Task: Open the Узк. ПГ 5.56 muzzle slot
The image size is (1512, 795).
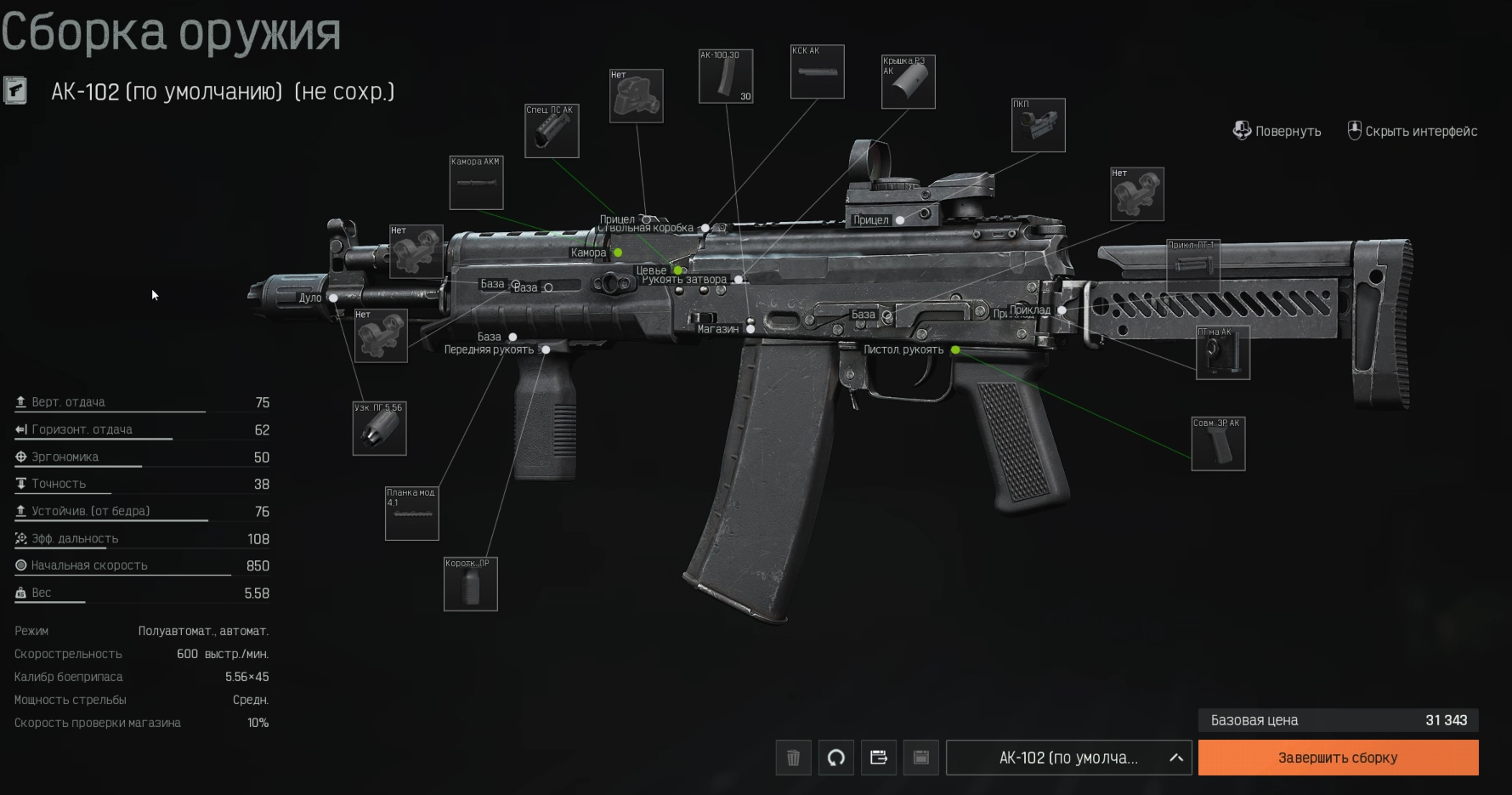Action: [379, 429]
